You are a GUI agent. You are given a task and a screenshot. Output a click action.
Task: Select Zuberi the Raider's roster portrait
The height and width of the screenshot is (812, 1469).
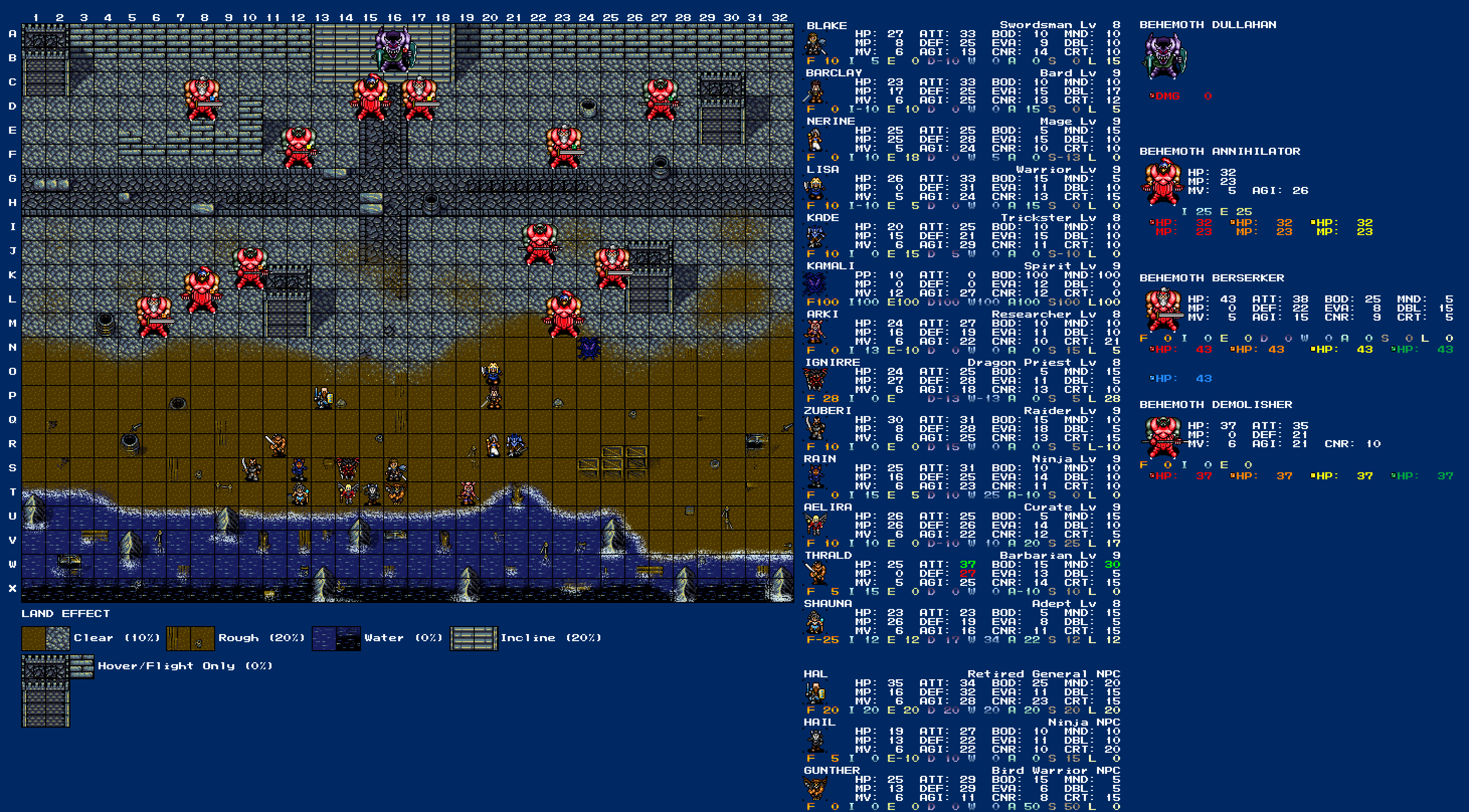pyautogui.click(x=815, y=429)
